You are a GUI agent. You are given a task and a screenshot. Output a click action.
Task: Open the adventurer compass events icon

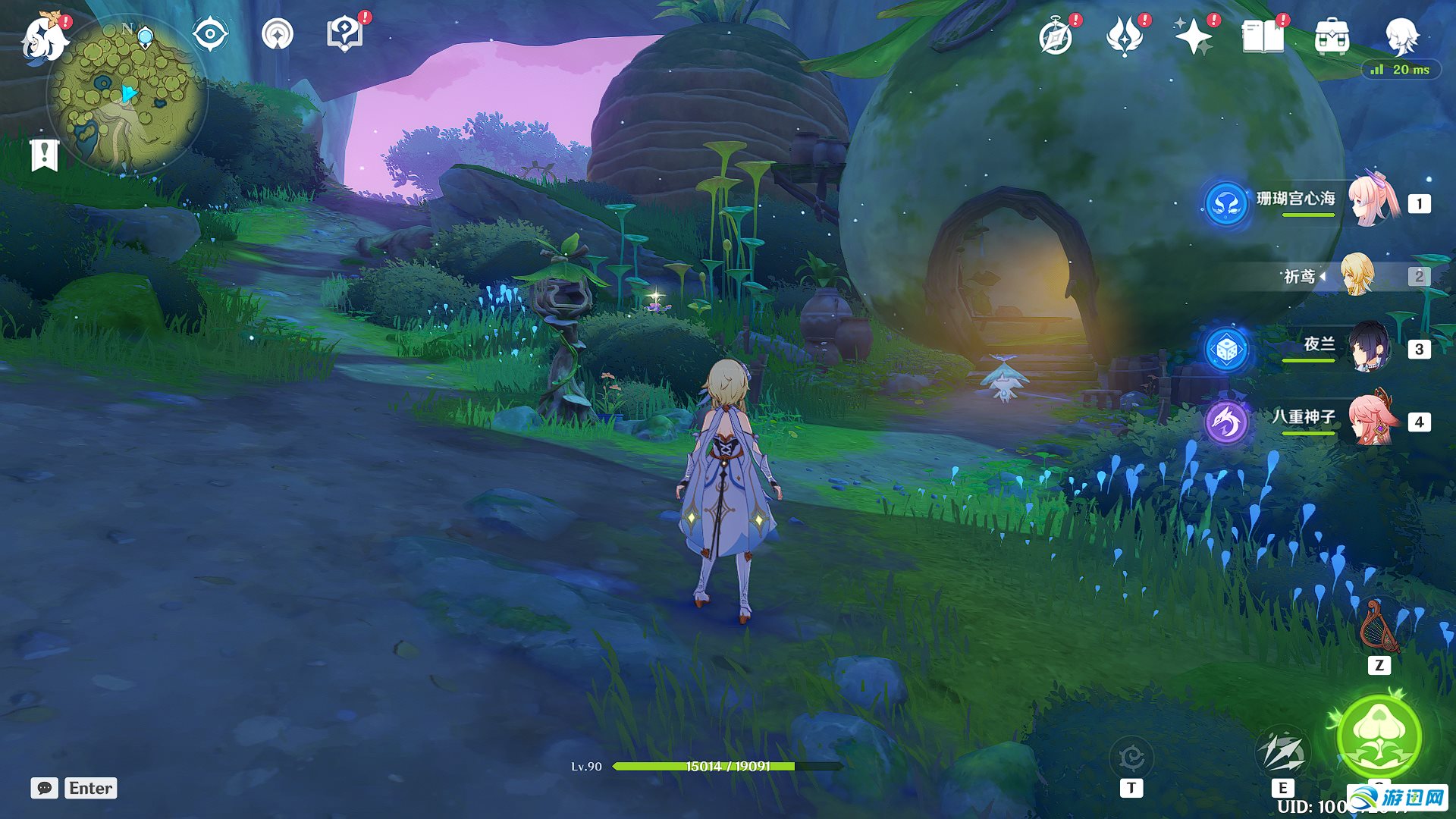tap(1056, 36)
